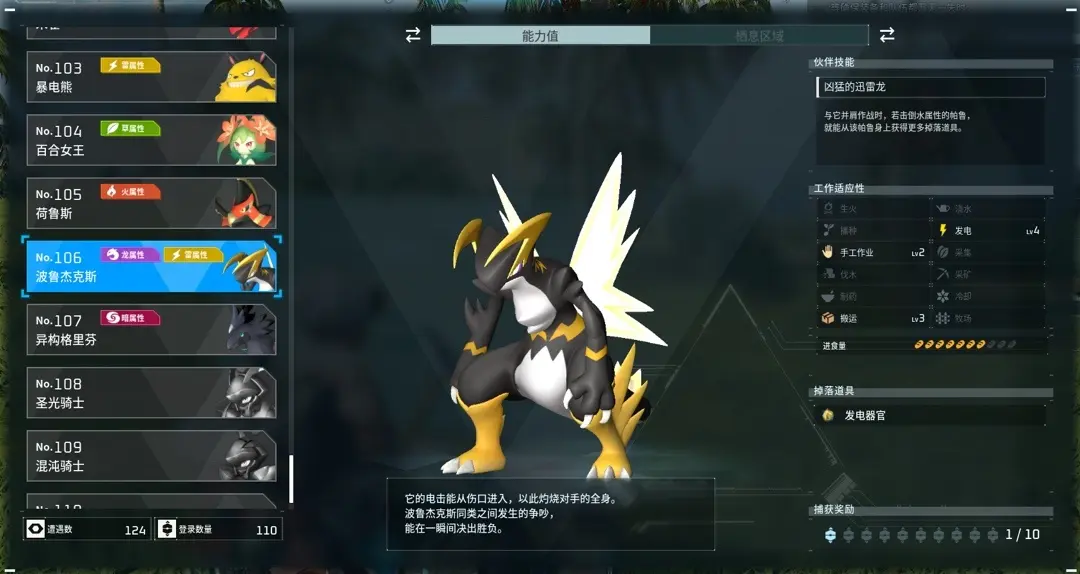Switch to the 能力值 tab
Screen dimensions: 1080x574
[540, 36]
